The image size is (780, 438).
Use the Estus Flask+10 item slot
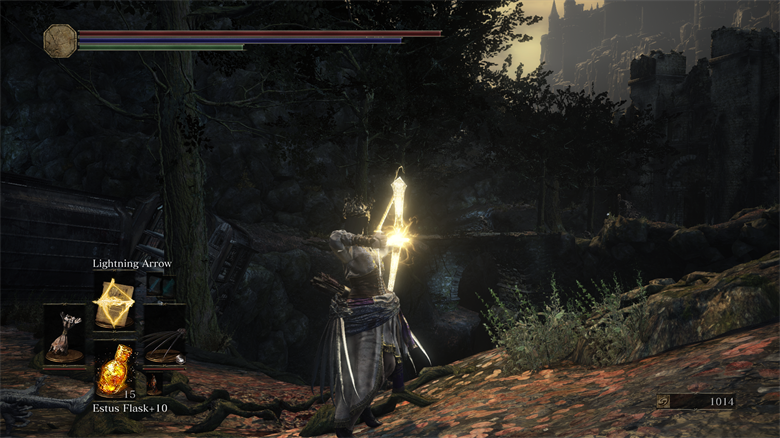pos(114,369)
